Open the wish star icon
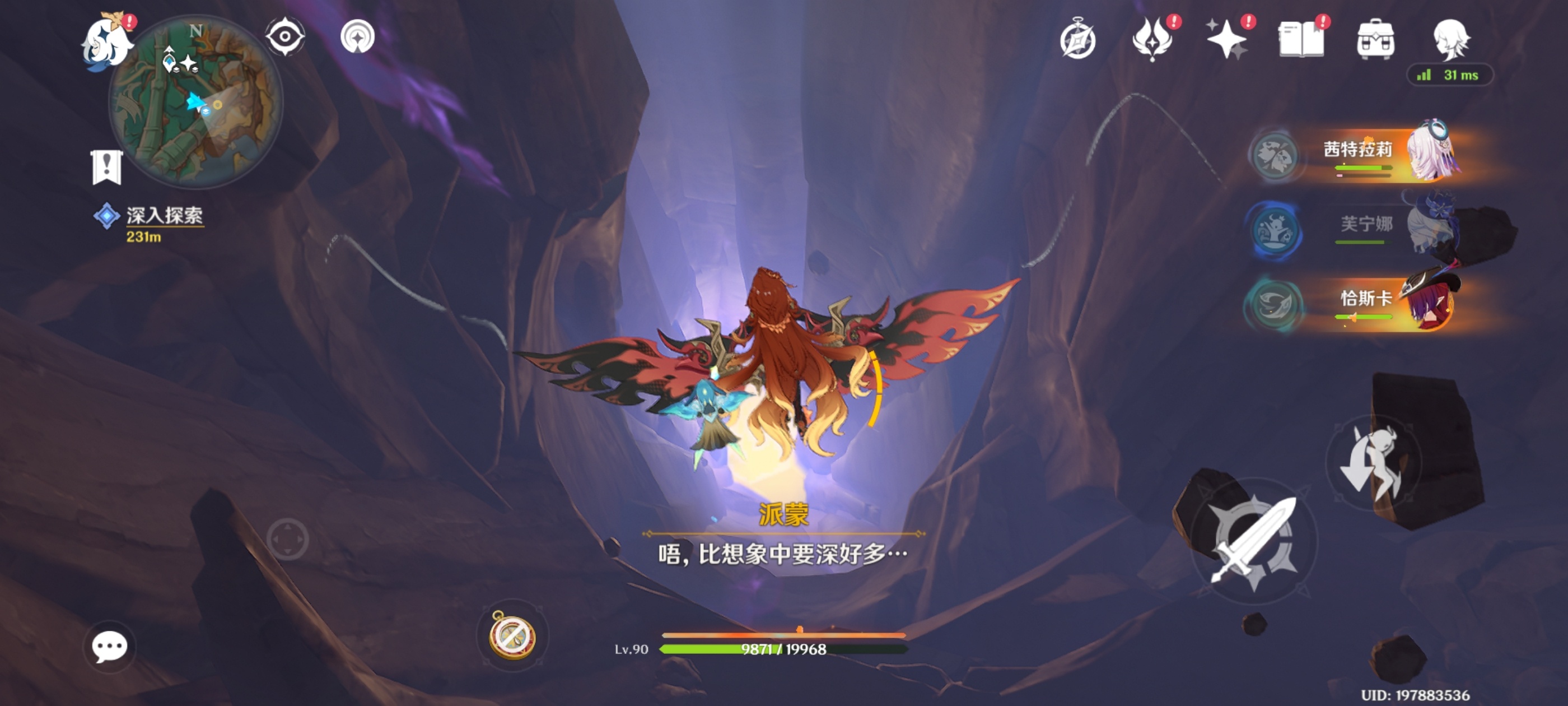The height and width of the screenshot is (706, 1568). click(x=1226, y=40)
